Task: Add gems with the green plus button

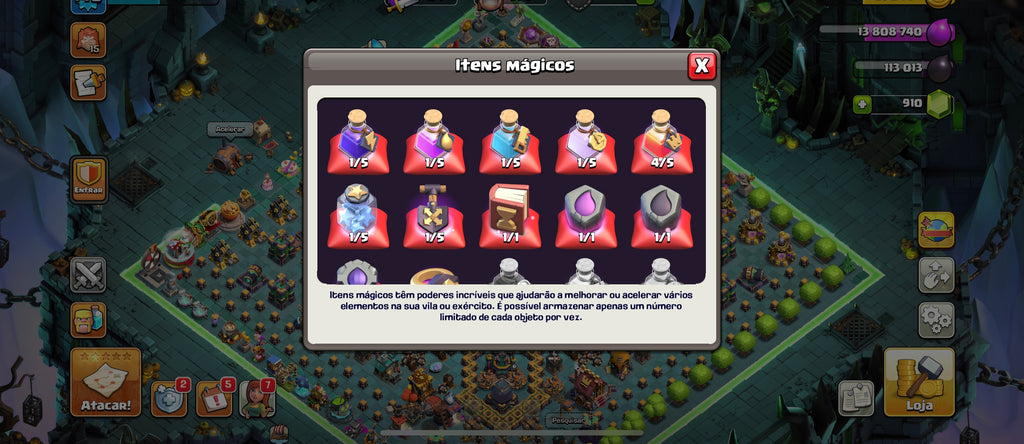Action: tap(862, 103)
